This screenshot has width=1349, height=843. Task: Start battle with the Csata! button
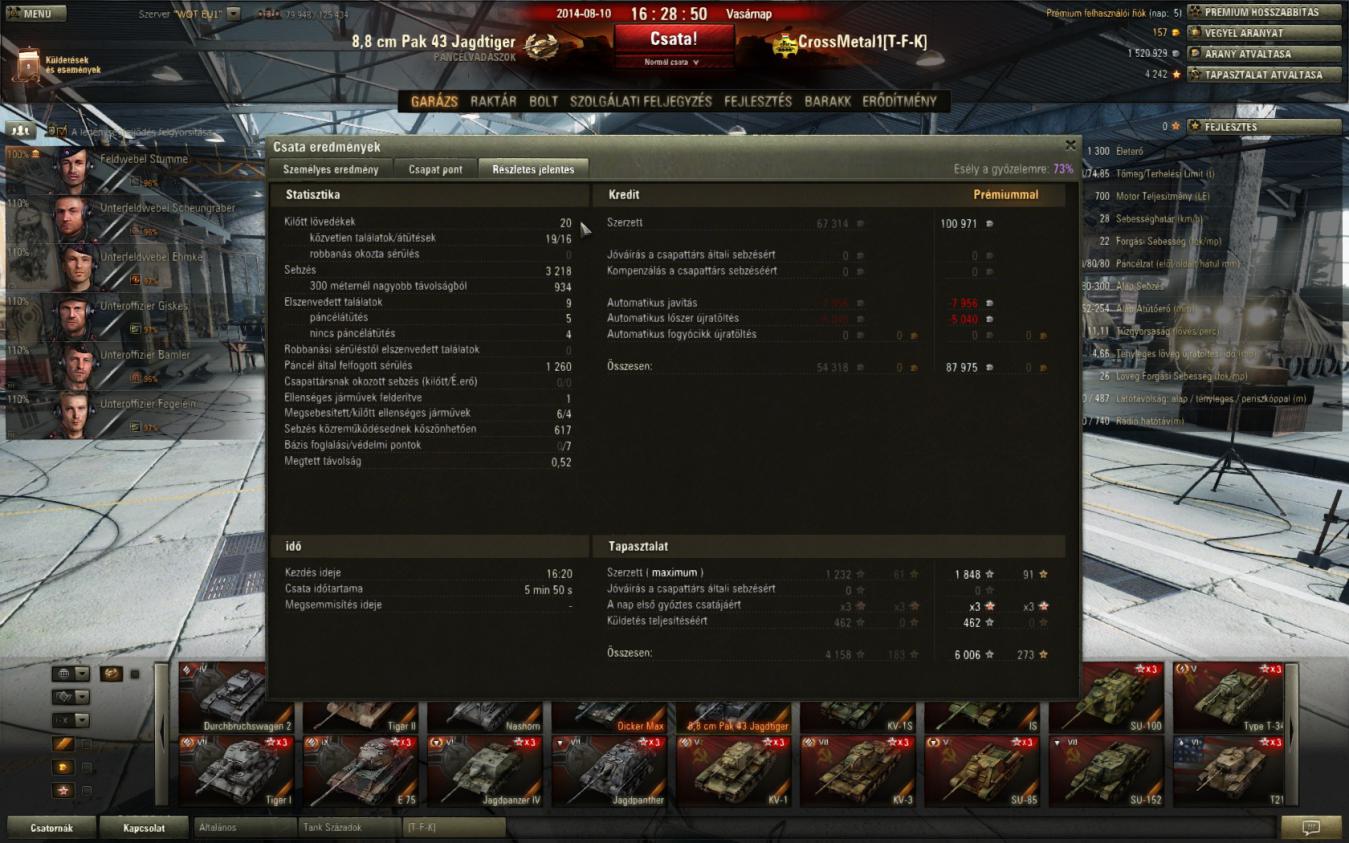pos(674,39)
